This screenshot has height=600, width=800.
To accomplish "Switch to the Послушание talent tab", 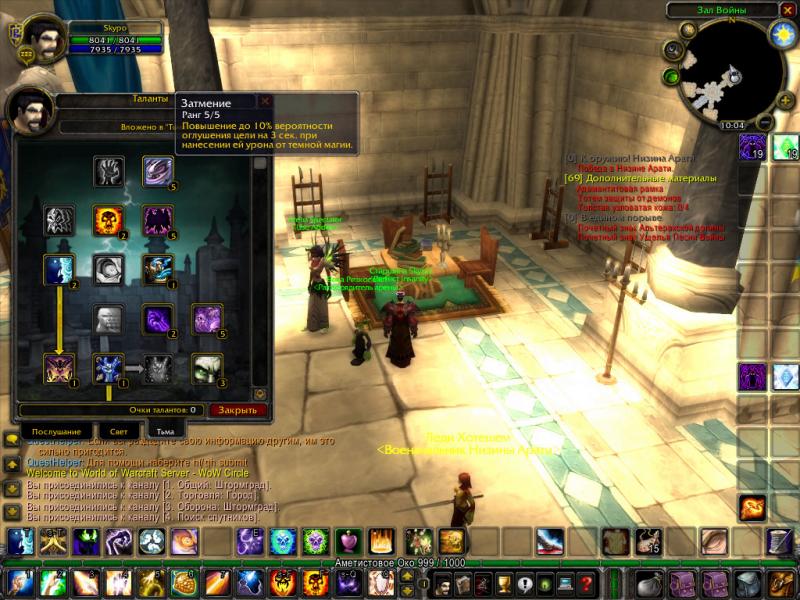I will point(49,431).
